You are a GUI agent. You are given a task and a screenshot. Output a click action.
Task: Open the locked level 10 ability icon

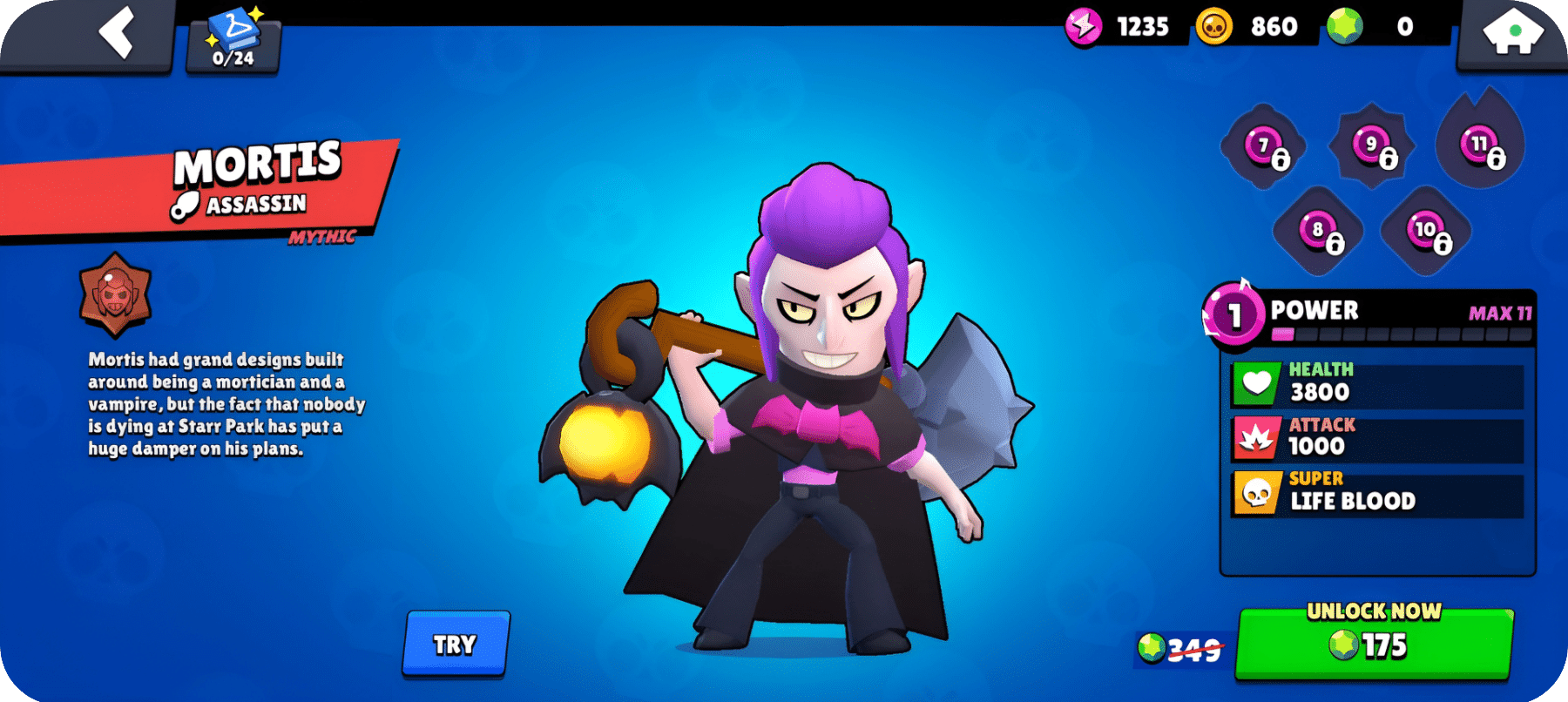coord(1424,231)
